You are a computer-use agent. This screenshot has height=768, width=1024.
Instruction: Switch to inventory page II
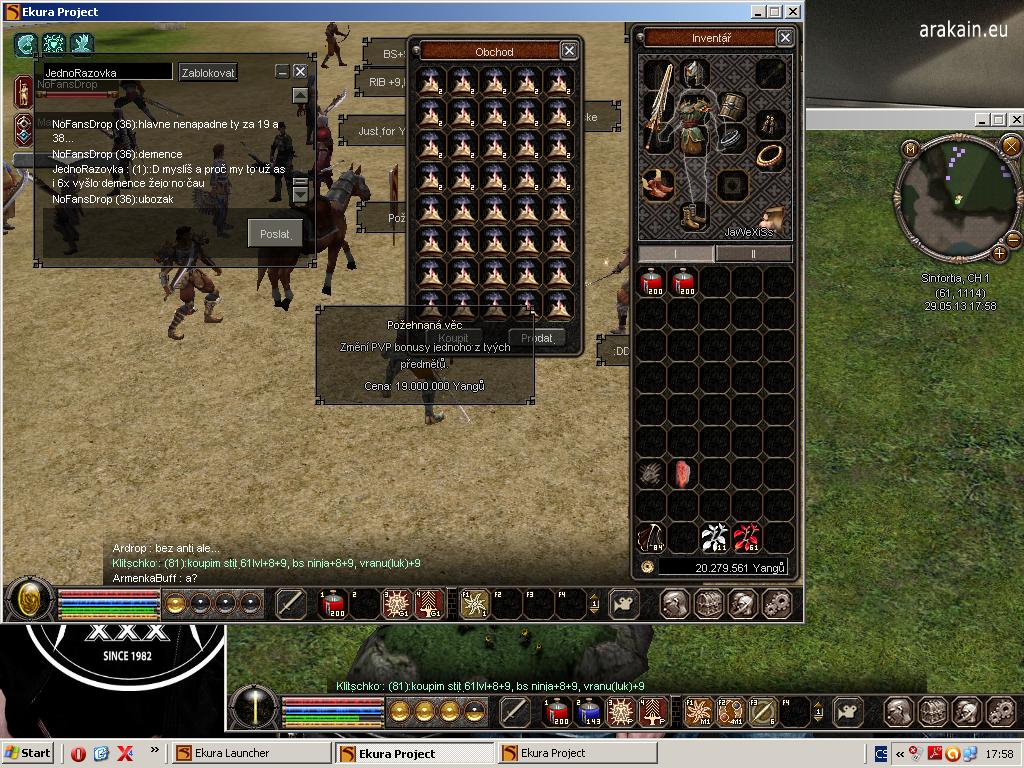tap(754, 254)
